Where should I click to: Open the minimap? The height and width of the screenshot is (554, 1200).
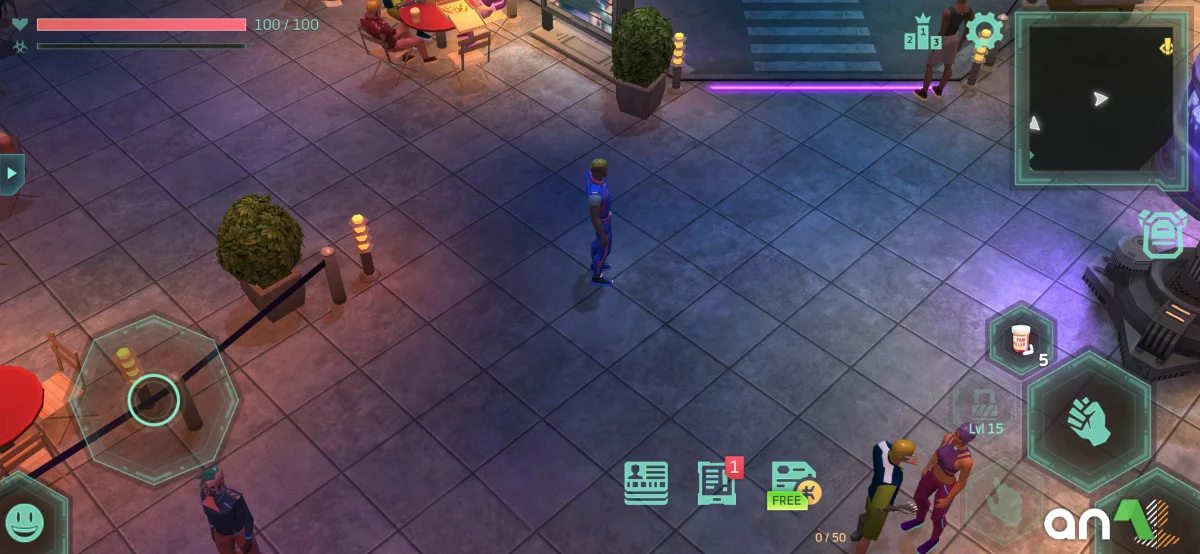[1099, 98]
